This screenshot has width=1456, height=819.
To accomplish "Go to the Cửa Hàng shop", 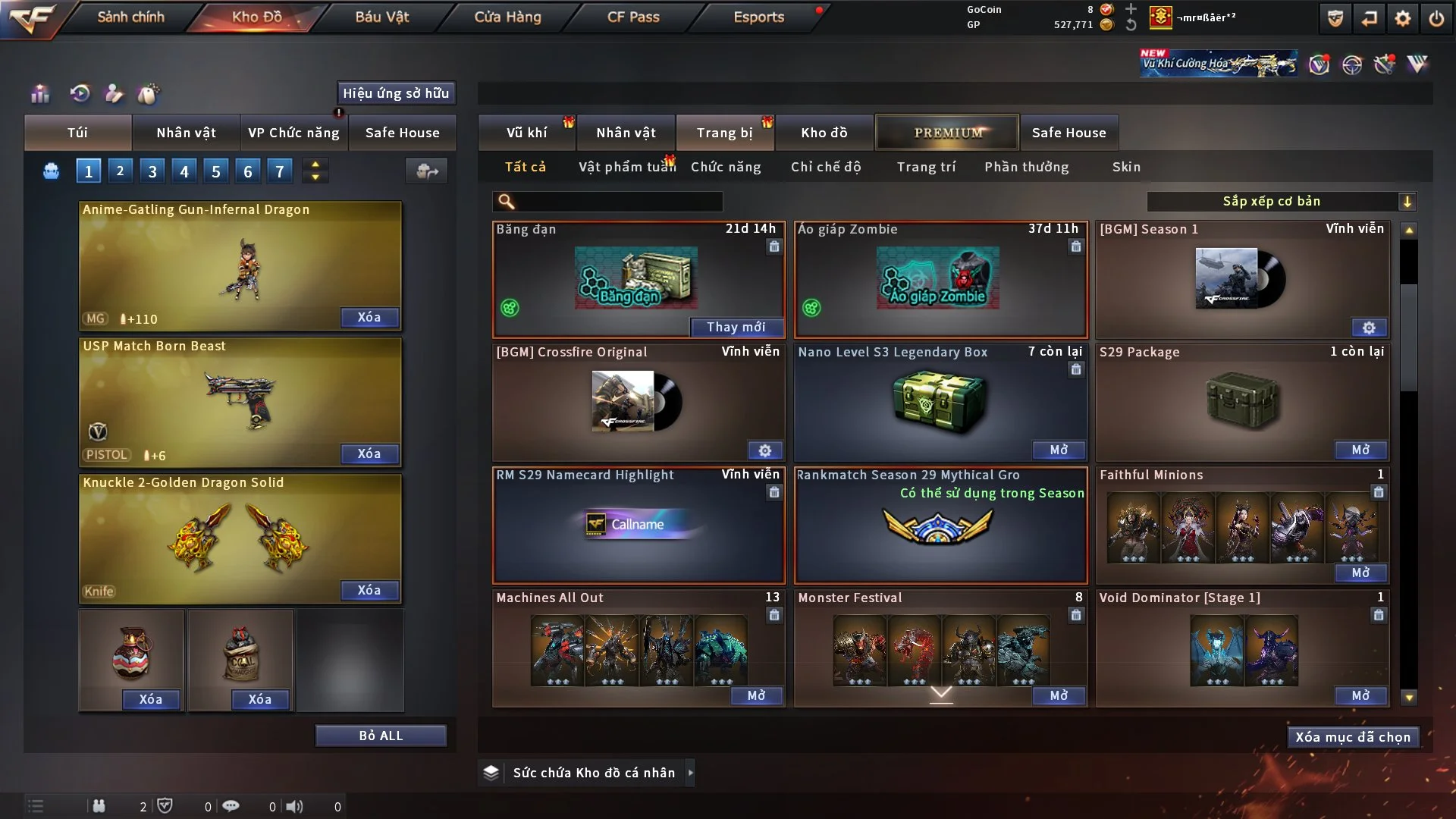I will point(507,17).
